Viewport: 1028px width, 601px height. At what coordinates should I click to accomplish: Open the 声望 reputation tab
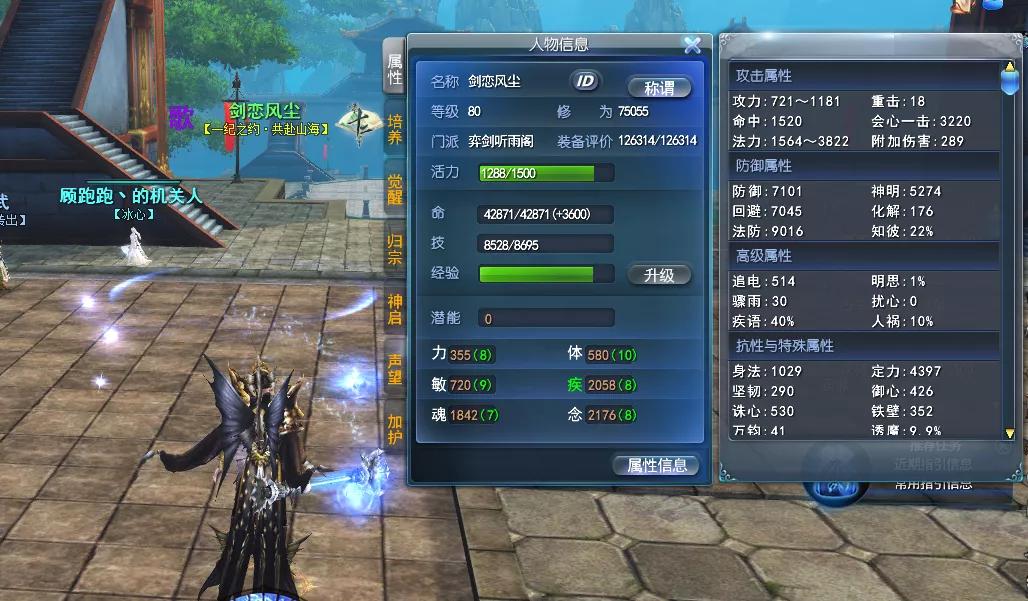coord(395,368)
